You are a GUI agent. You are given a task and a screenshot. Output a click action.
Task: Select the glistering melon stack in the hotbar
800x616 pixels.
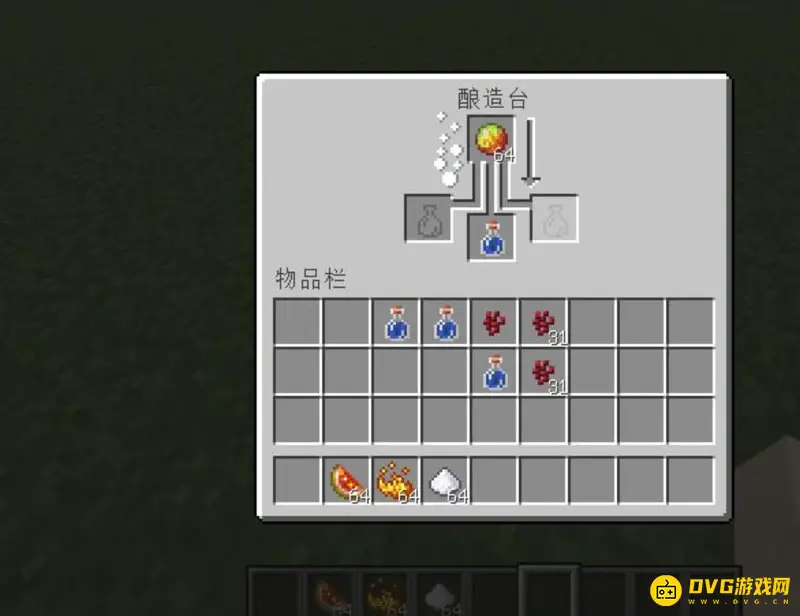(x=347, y=481)
